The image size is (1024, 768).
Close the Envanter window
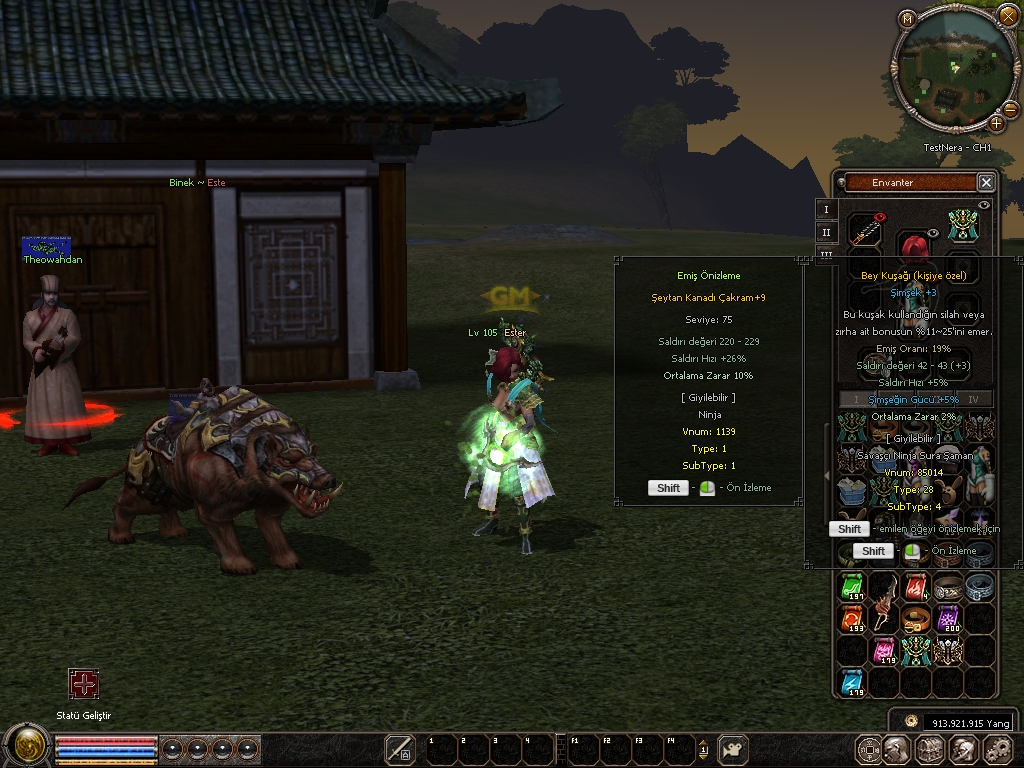986,182
